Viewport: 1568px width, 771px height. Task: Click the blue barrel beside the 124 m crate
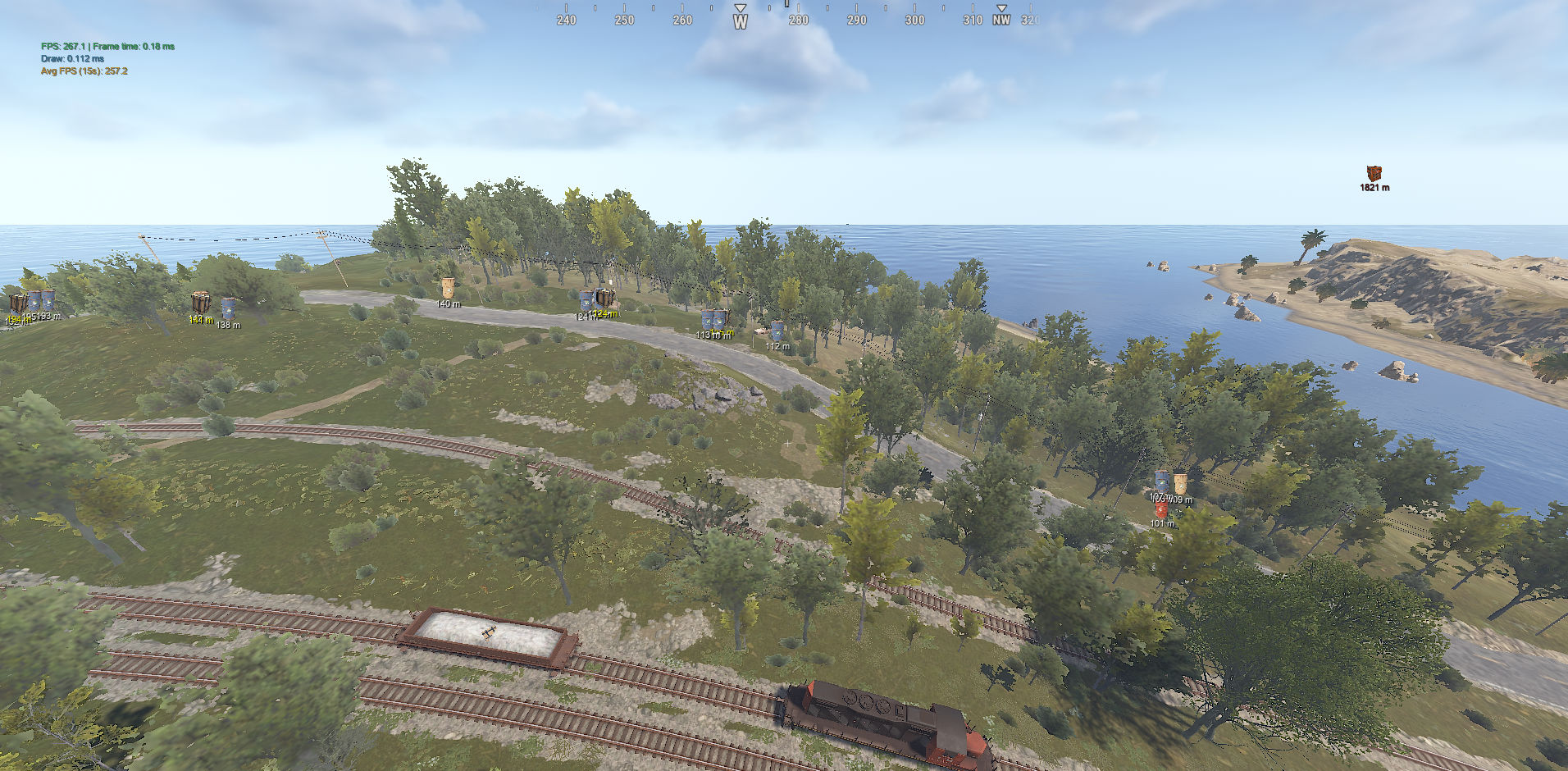coord(586,299)
